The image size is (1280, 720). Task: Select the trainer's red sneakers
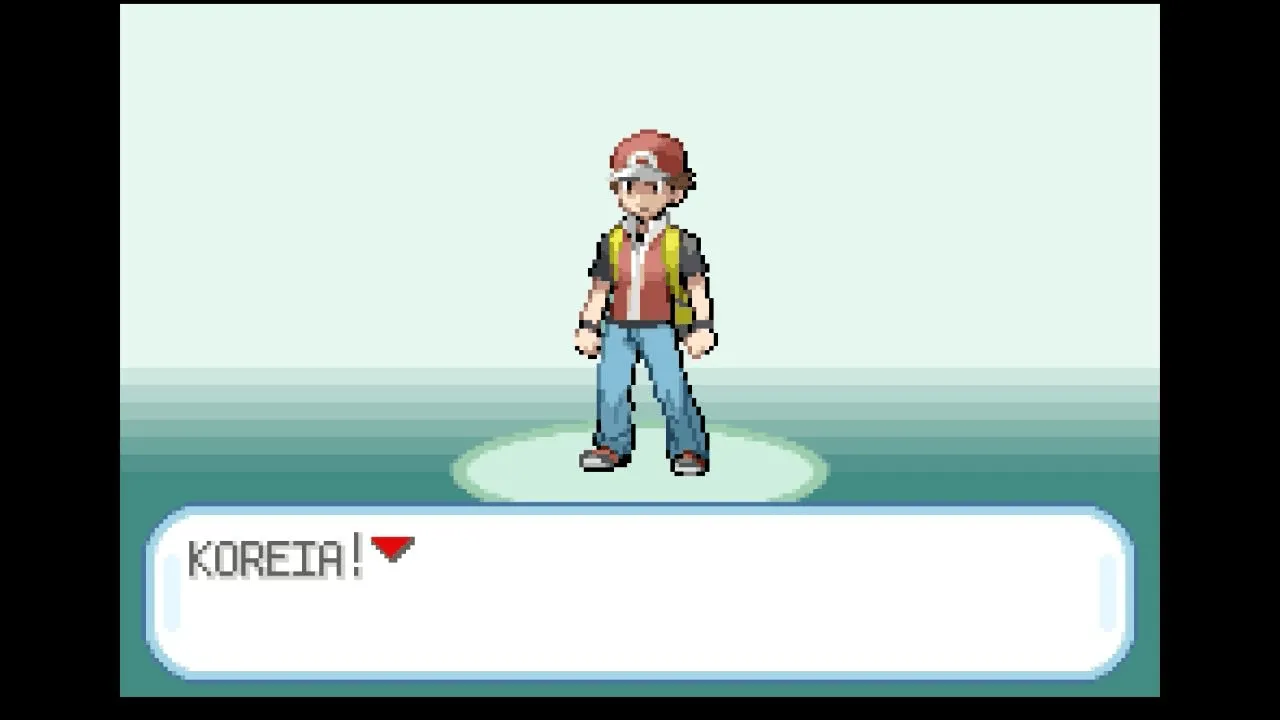coord(600,462)
